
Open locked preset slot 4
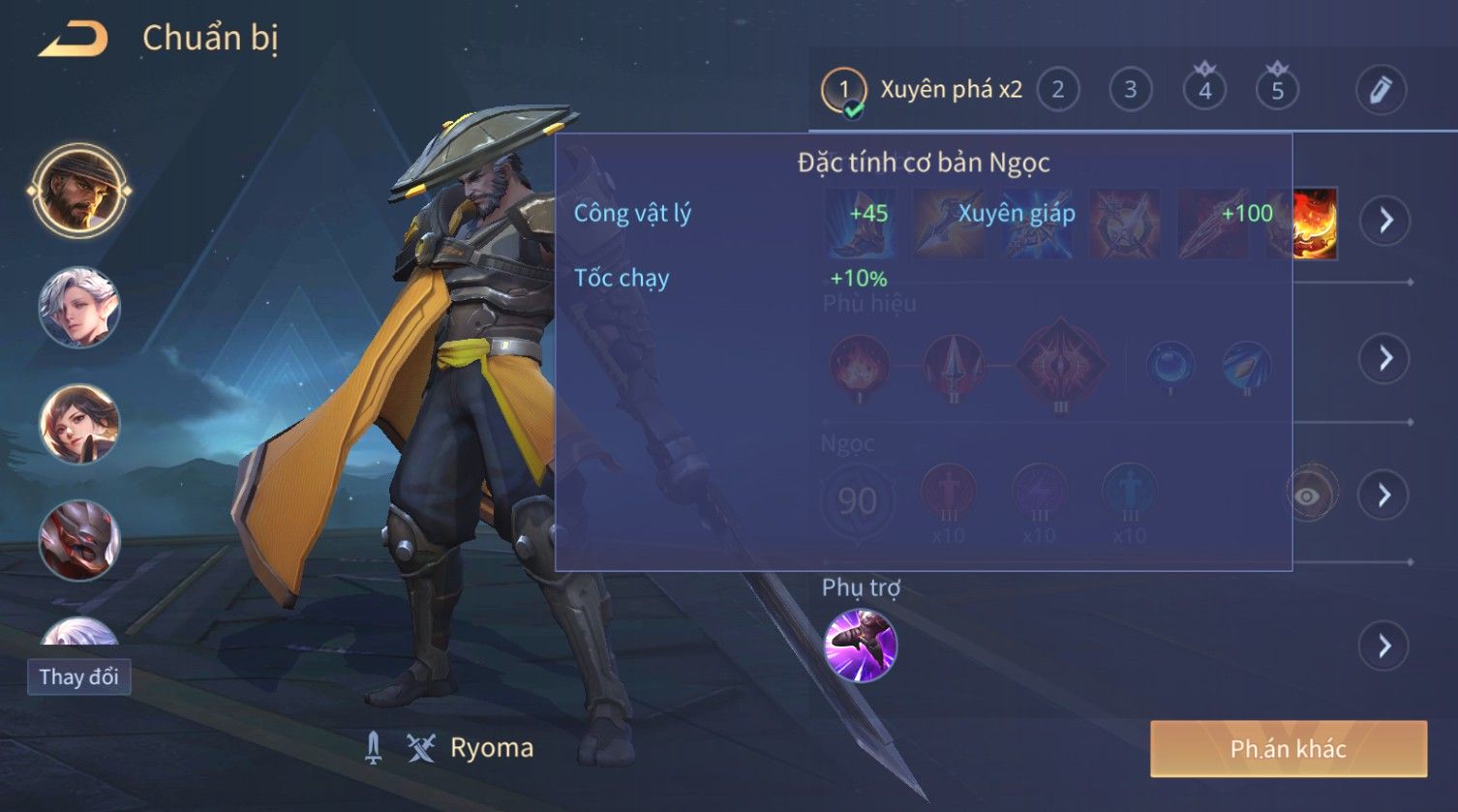click(1204, 90)
